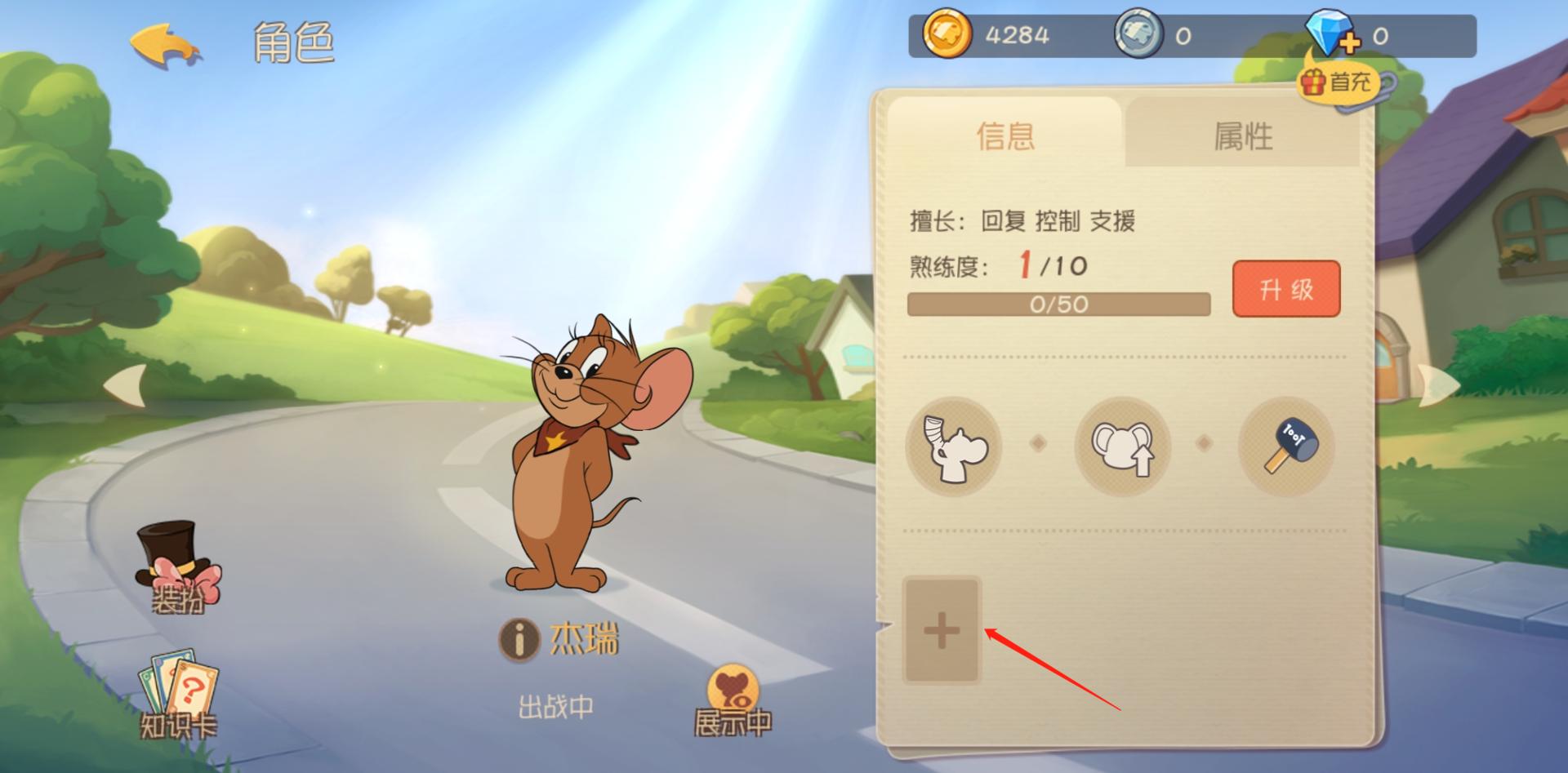This screenshot has width=1568, height=773.
Task: Select the mouse upgrade skill icon
Action: point(1120,447)
